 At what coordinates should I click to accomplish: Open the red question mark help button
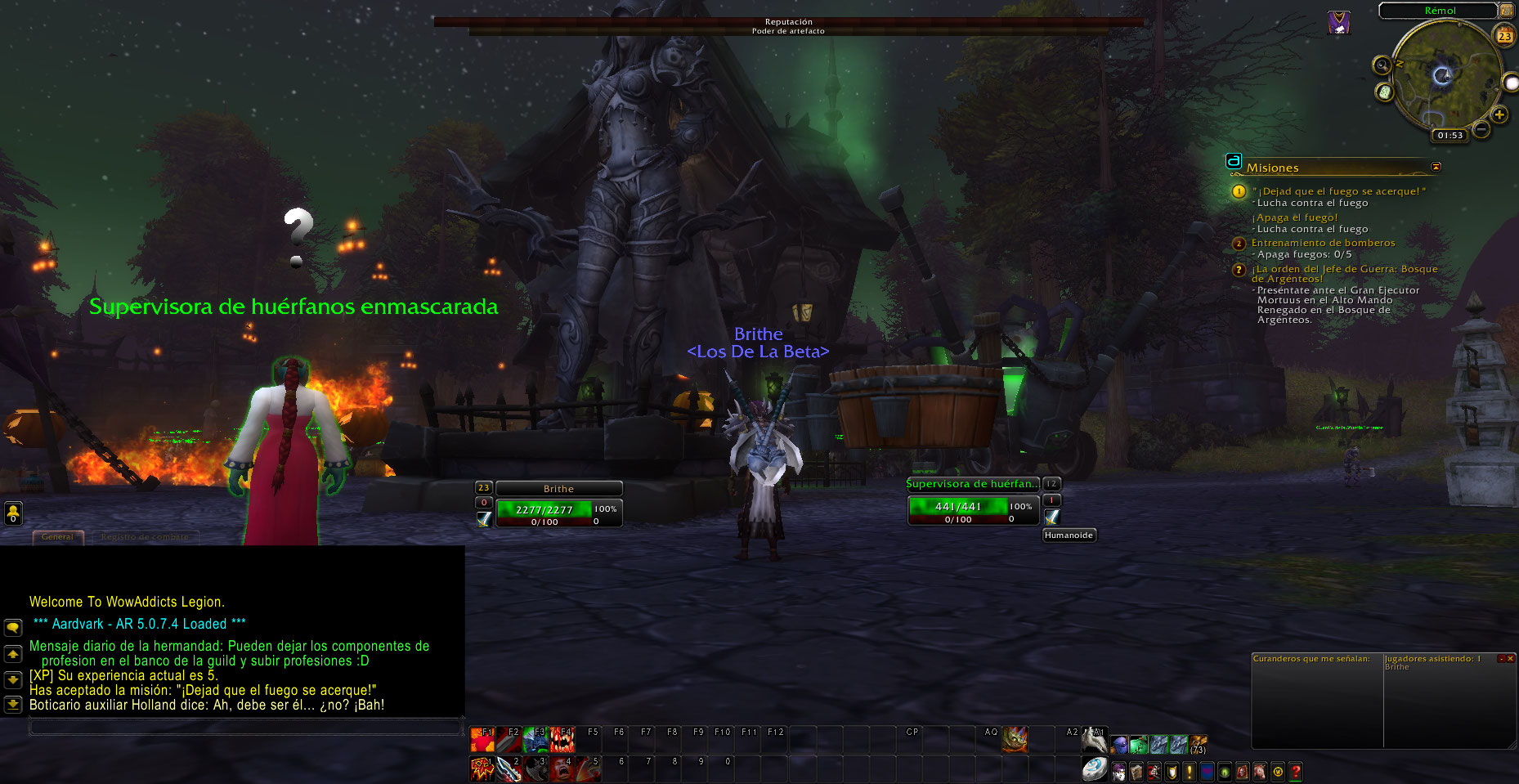coord(1296,771)
